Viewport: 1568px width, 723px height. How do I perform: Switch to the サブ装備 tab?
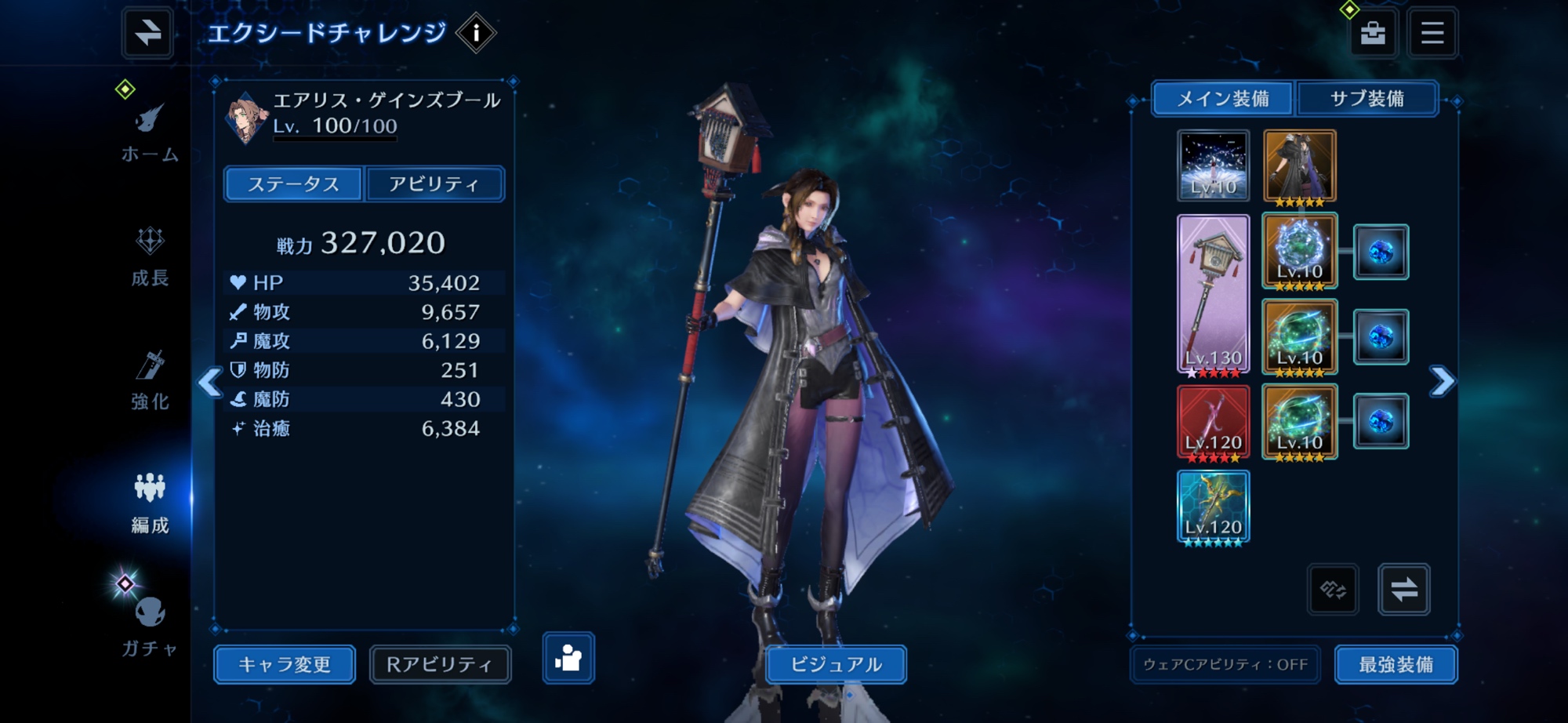tap(1367, 99)
